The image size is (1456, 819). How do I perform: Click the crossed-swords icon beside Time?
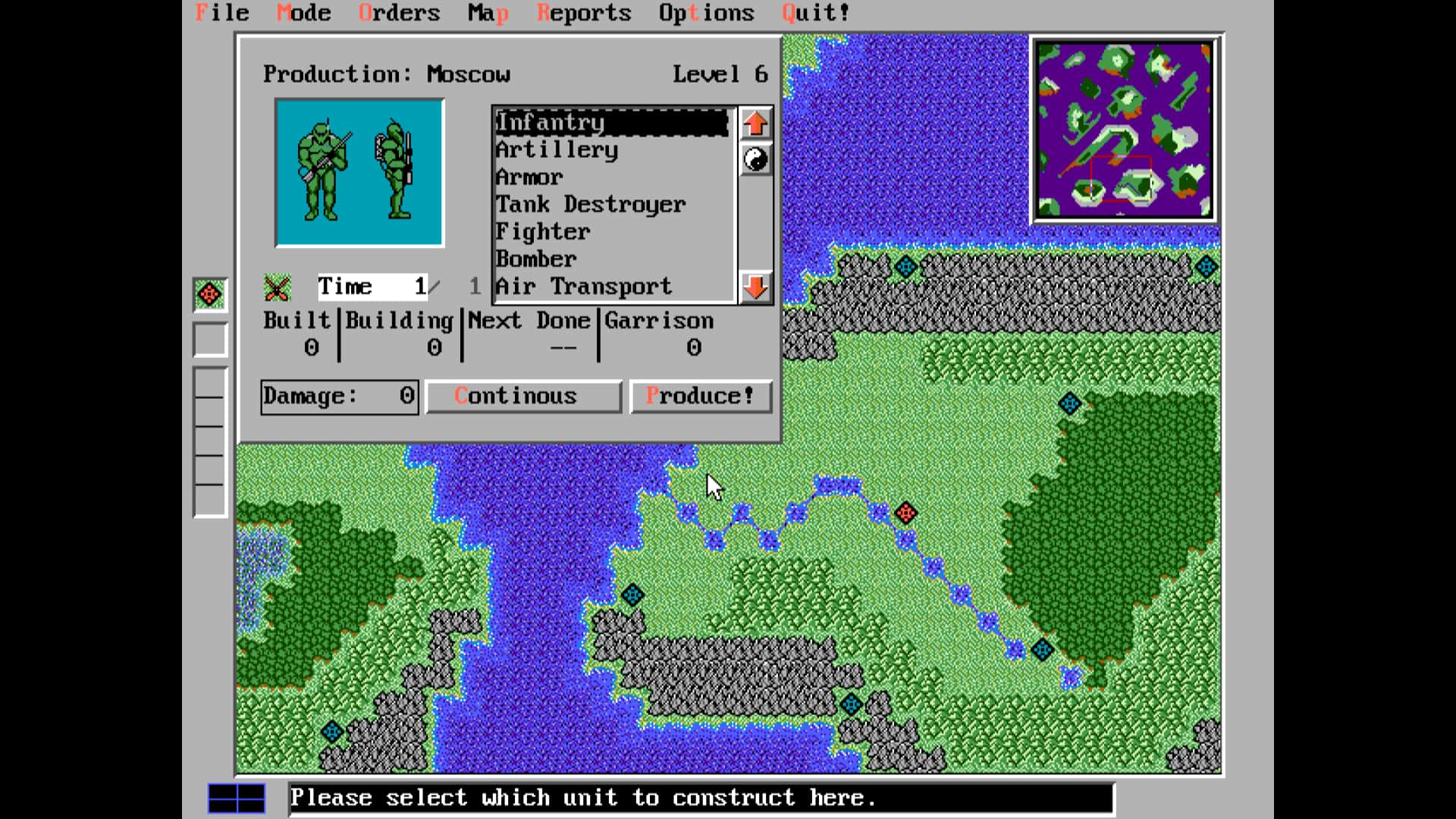tap(277, 287)
